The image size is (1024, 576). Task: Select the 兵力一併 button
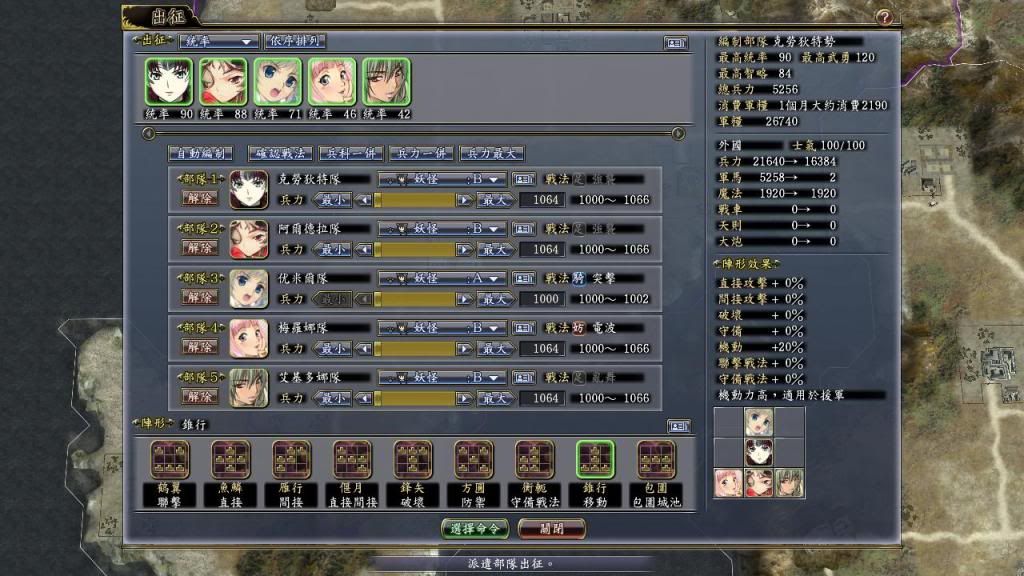[420, 154]
